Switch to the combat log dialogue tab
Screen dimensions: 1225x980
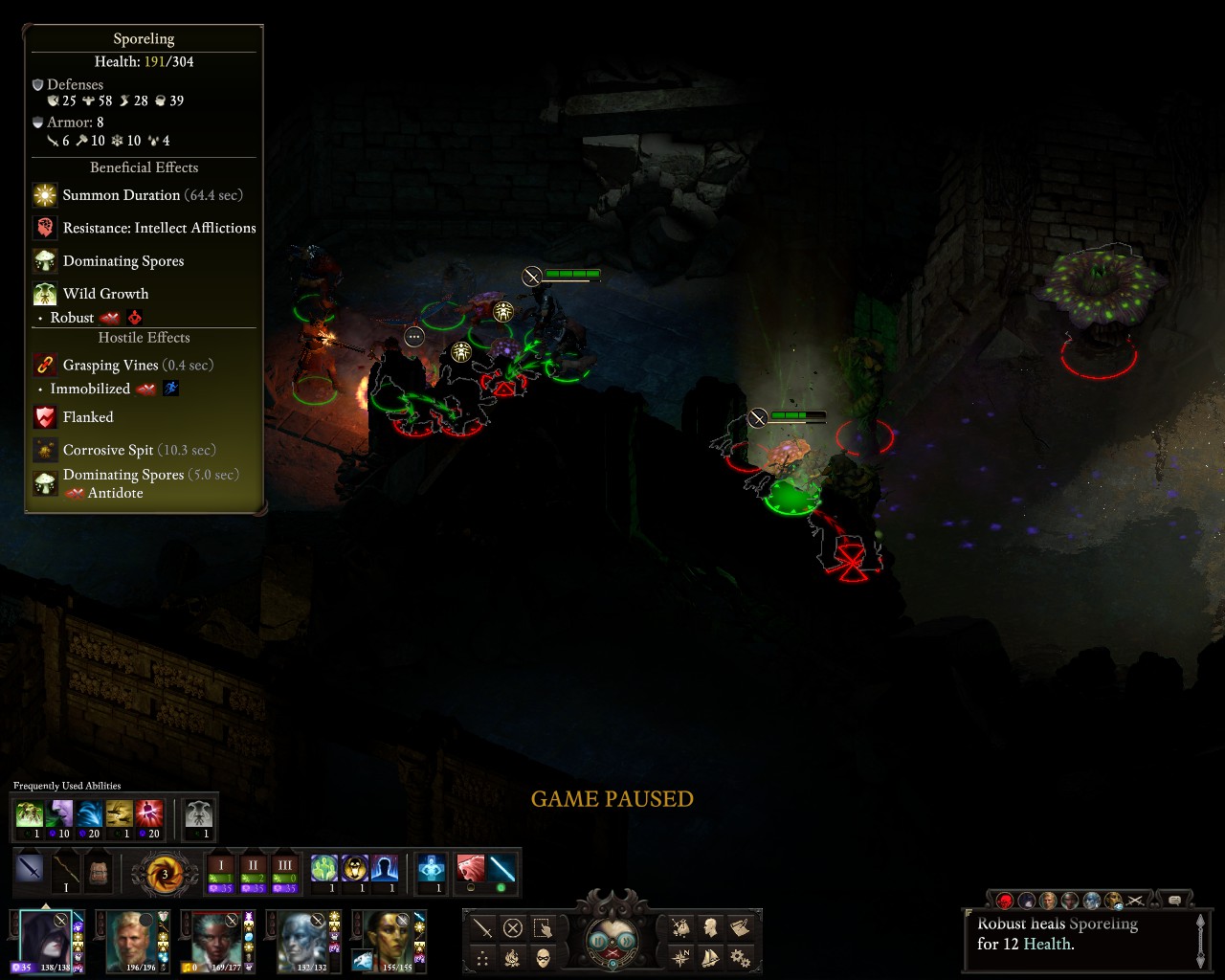coord(1174,900)
